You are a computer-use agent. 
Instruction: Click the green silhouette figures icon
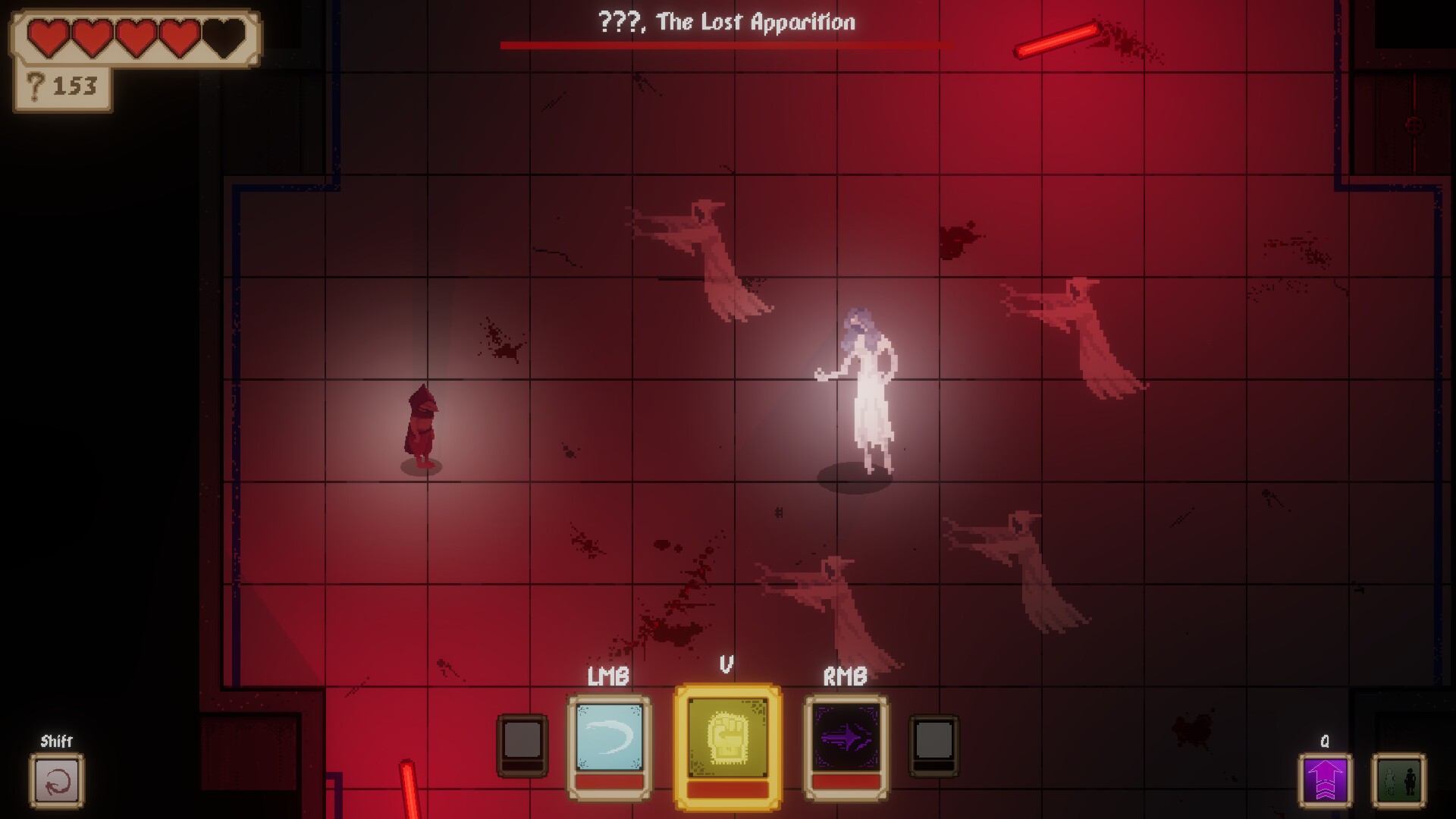[x=1398, y=781]
